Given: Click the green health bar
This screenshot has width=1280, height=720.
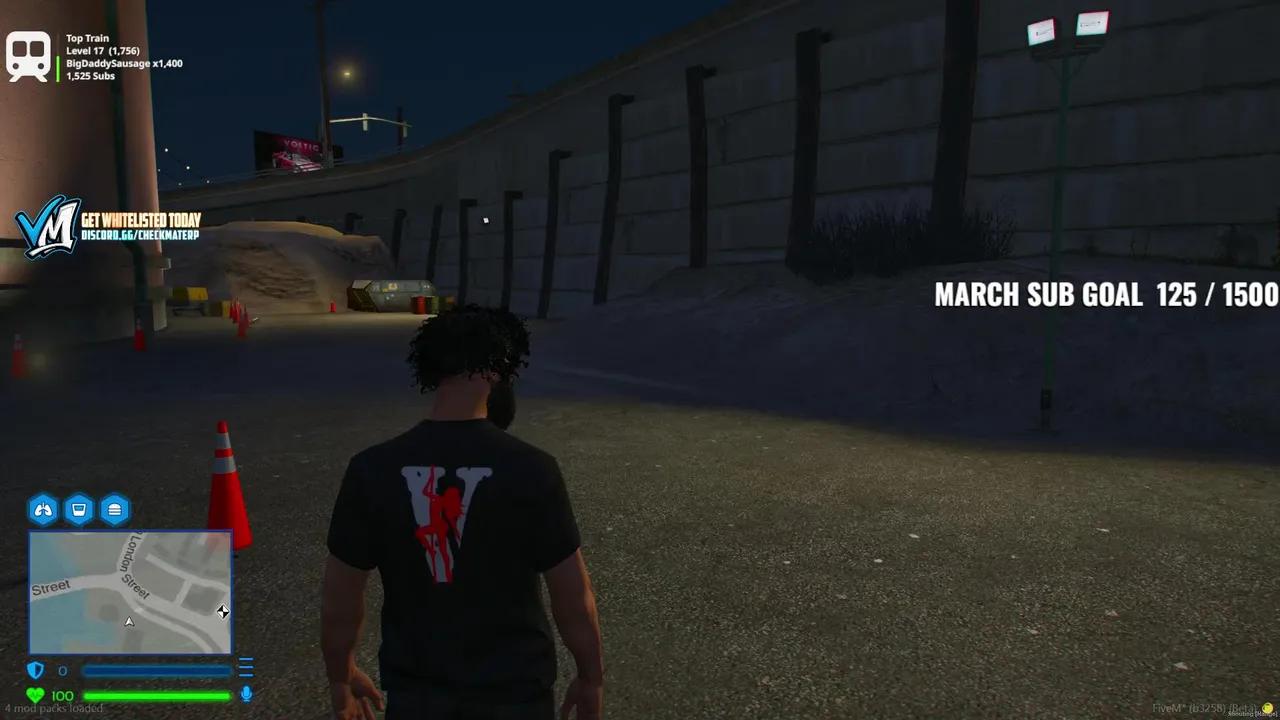Looking at the screenshot, I should click(155, 694).
